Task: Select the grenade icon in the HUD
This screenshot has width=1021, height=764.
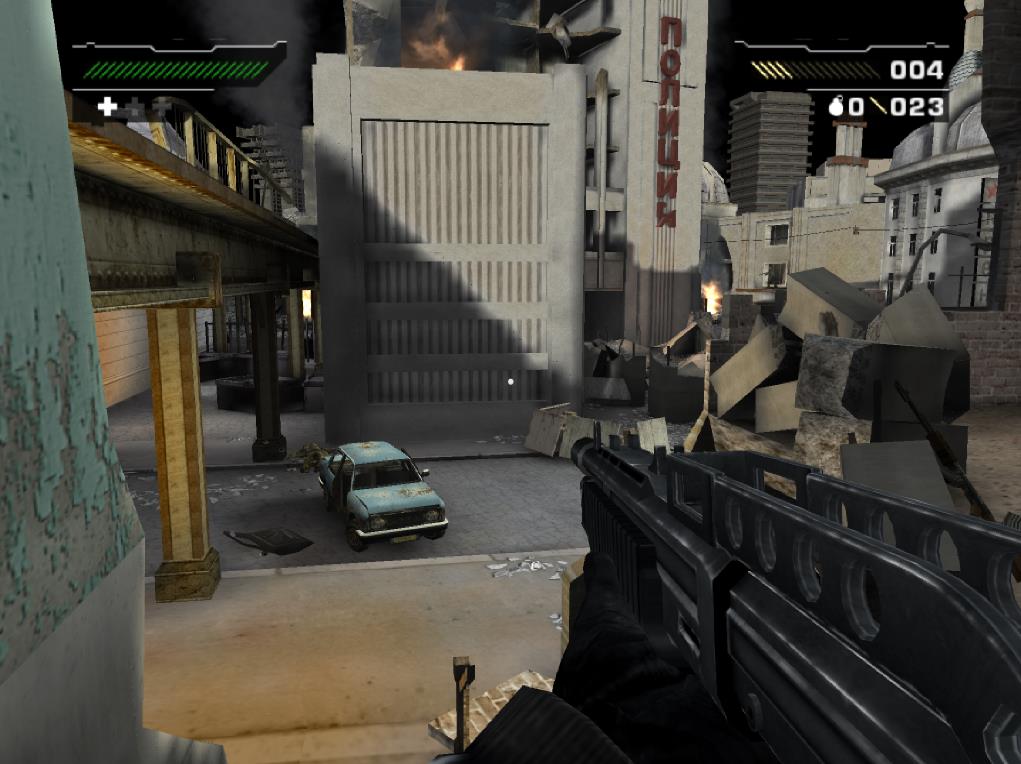Action: (x=838, y=106)
